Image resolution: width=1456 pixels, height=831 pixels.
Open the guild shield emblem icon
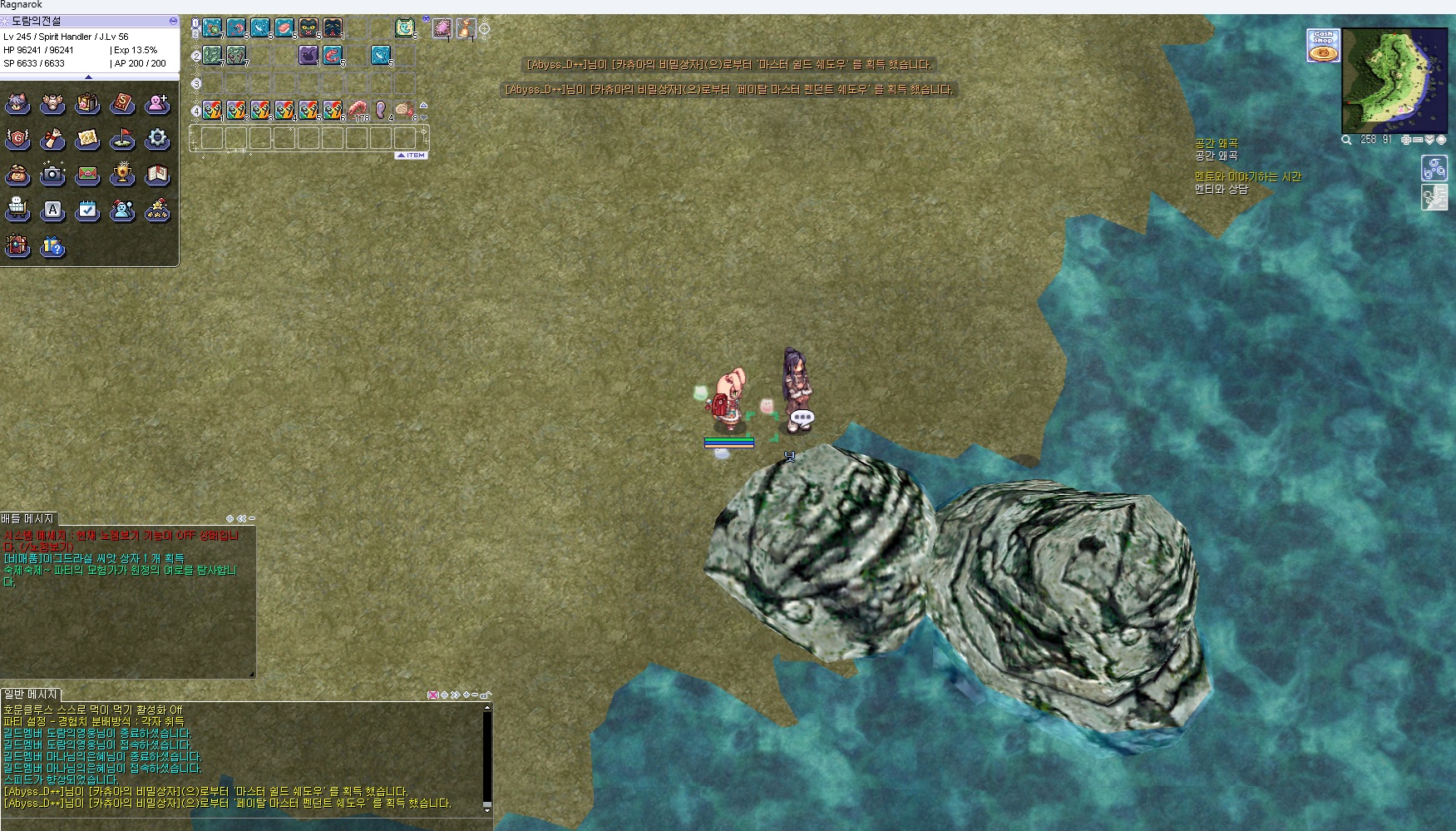17,139
